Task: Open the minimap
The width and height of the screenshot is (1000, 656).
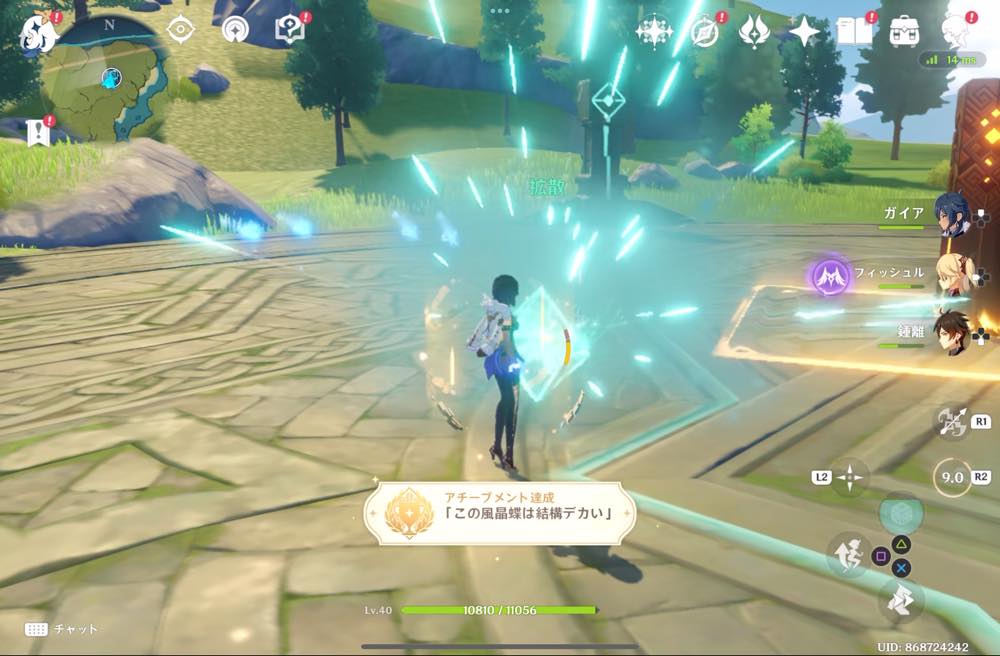Action: tap(105, 78)
